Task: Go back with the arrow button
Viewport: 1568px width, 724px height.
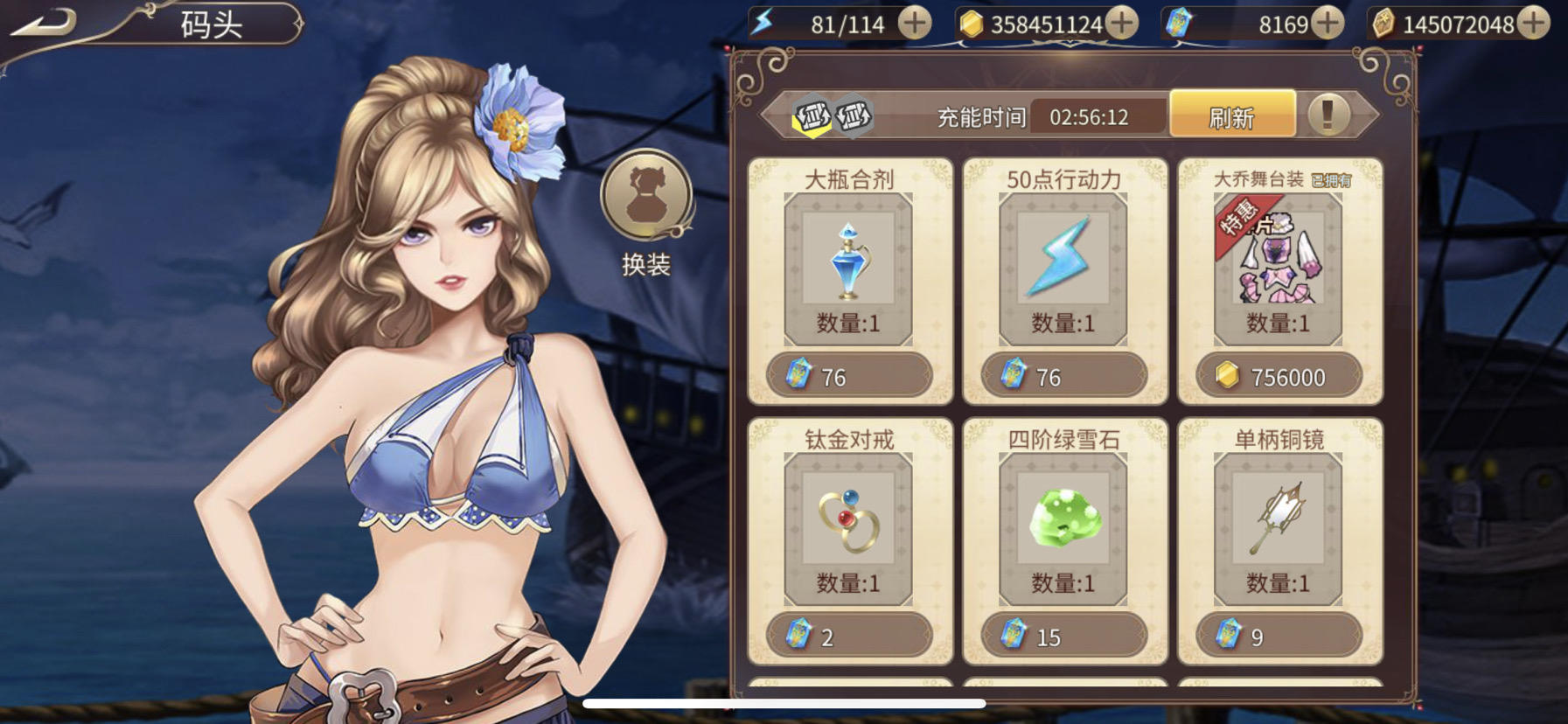Action: (x=44, y=22)
